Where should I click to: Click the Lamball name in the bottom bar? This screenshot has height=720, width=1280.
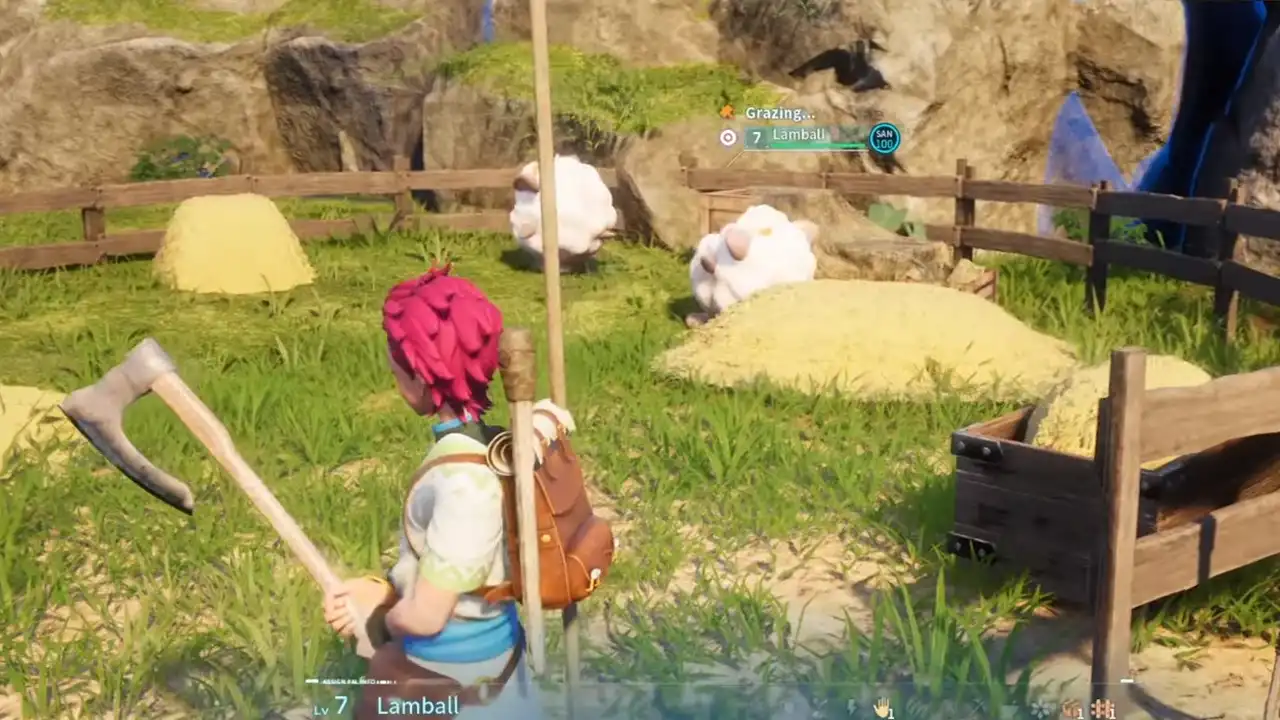(x=416, y=706)
